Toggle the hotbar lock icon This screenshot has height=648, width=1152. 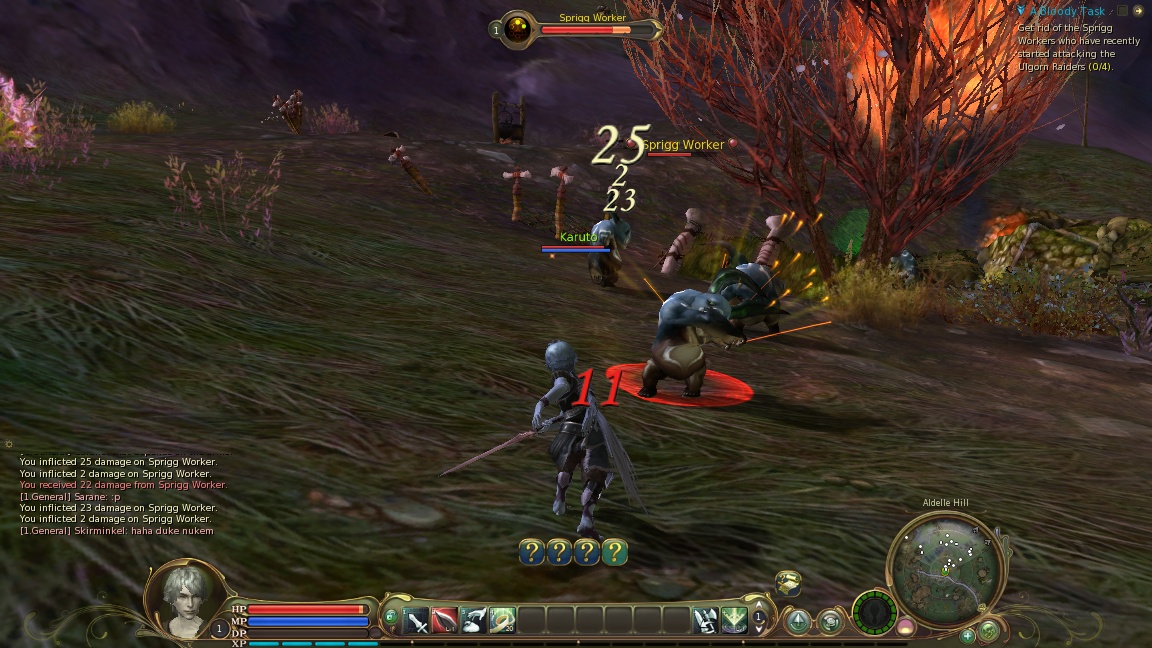pos(390,615)
